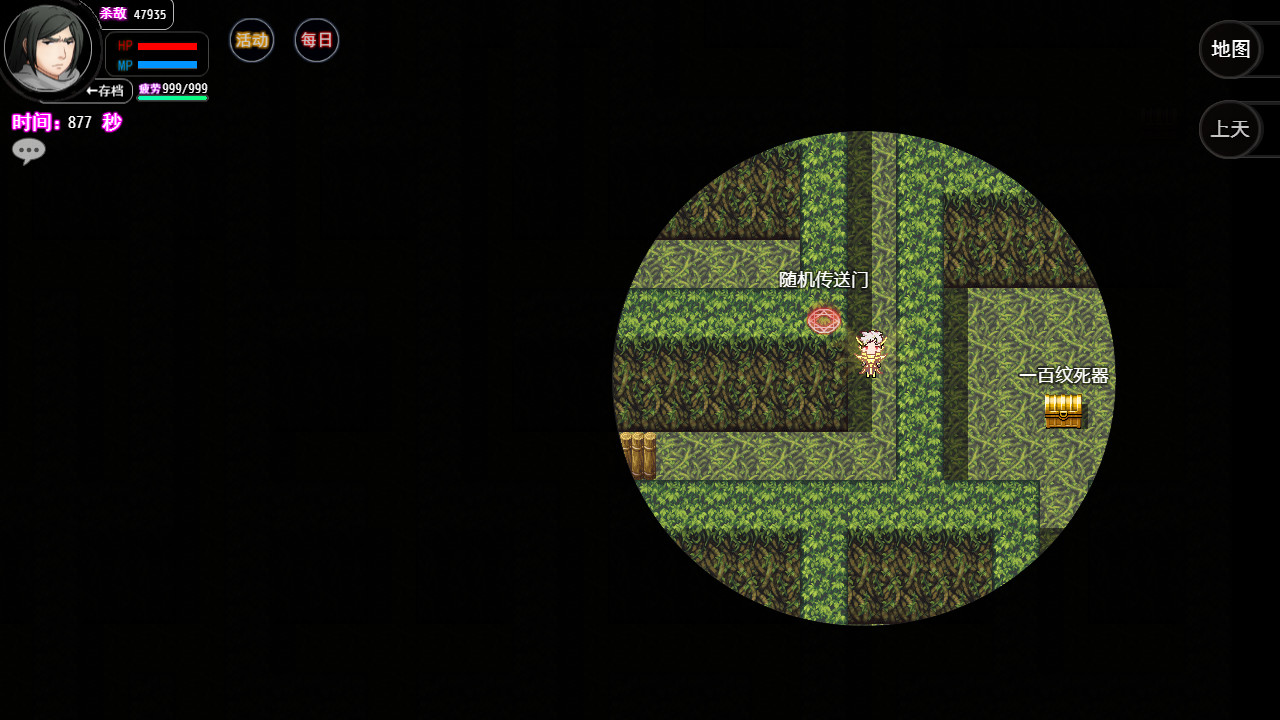The image size is (1280, 720).
Task: Open the 地图 (Map) button
Action: (x=1230, y=48)
